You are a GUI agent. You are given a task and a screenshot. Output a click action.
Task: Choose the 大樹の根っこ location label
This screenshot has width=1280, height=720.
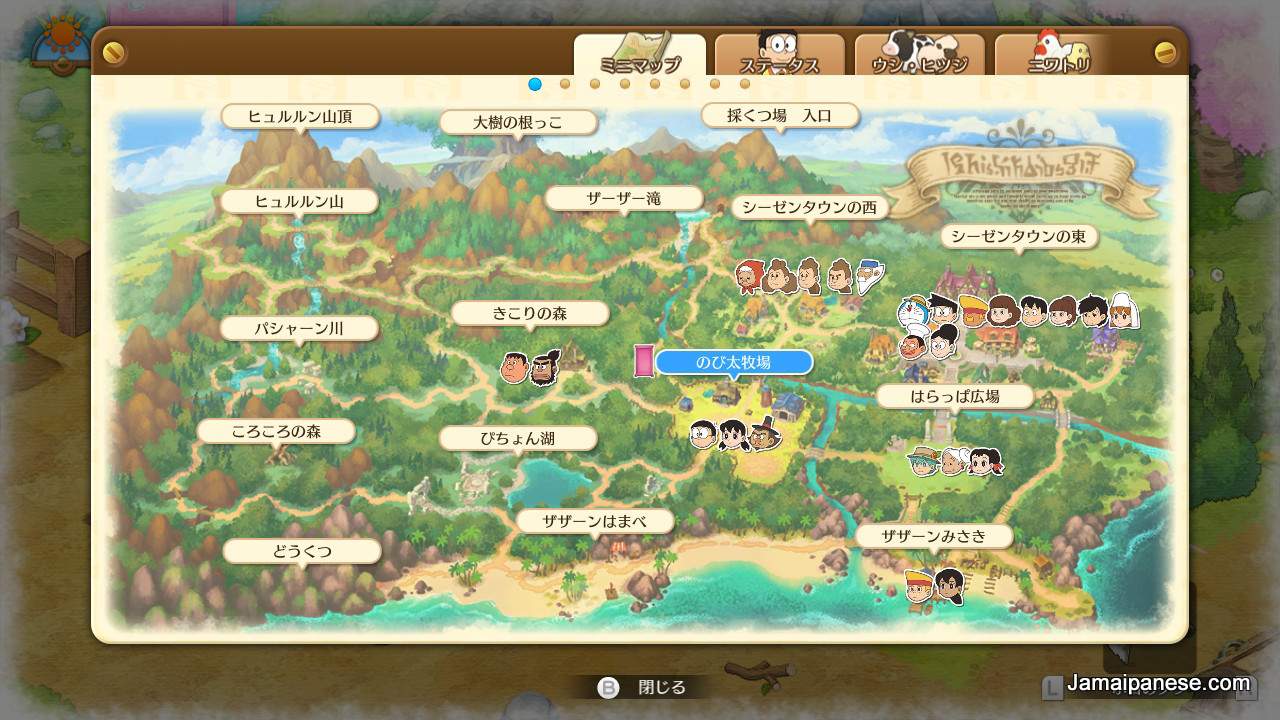(518, 122)
